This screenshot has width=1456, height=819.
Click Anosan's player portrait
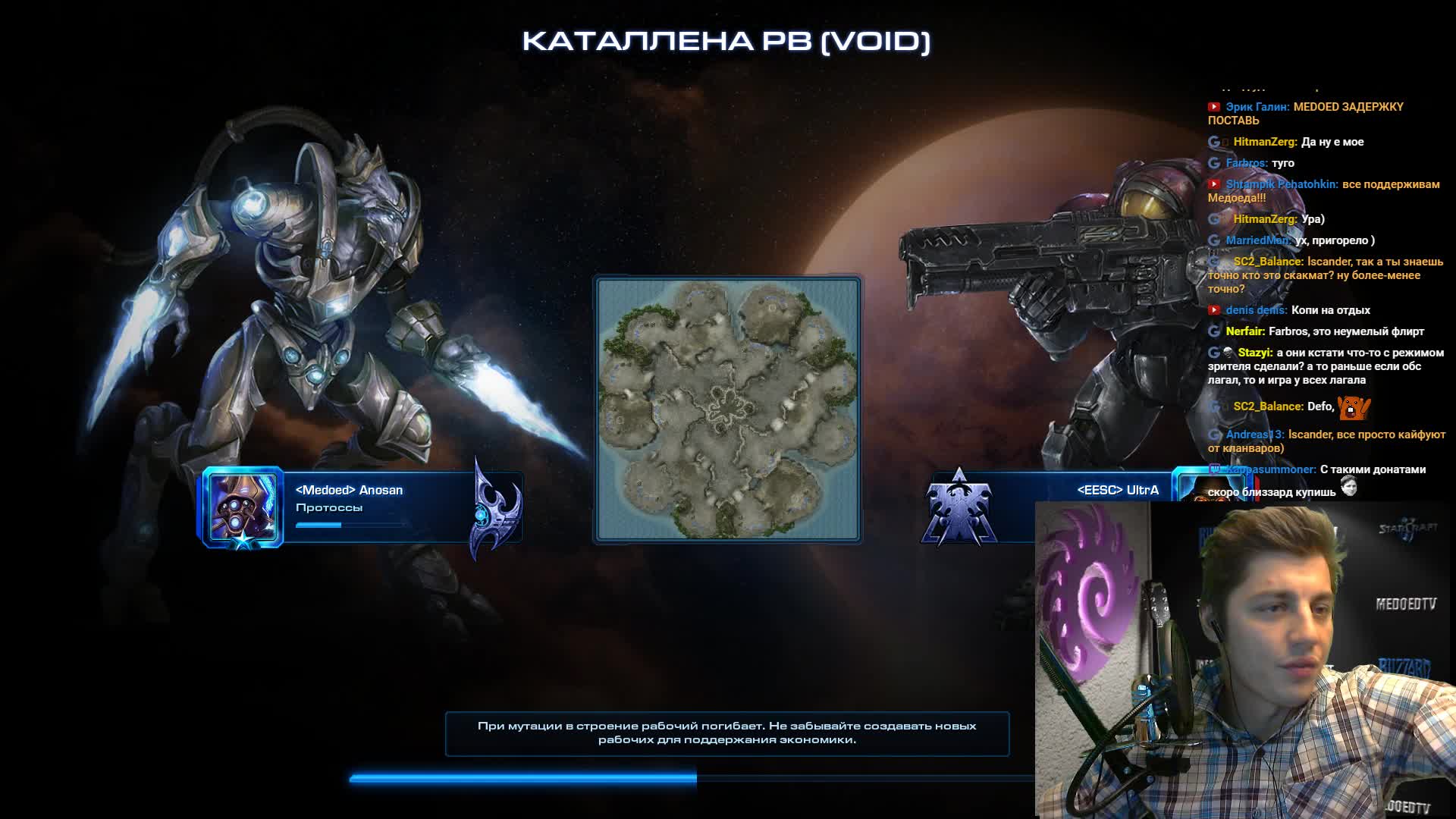coord(243,507)
